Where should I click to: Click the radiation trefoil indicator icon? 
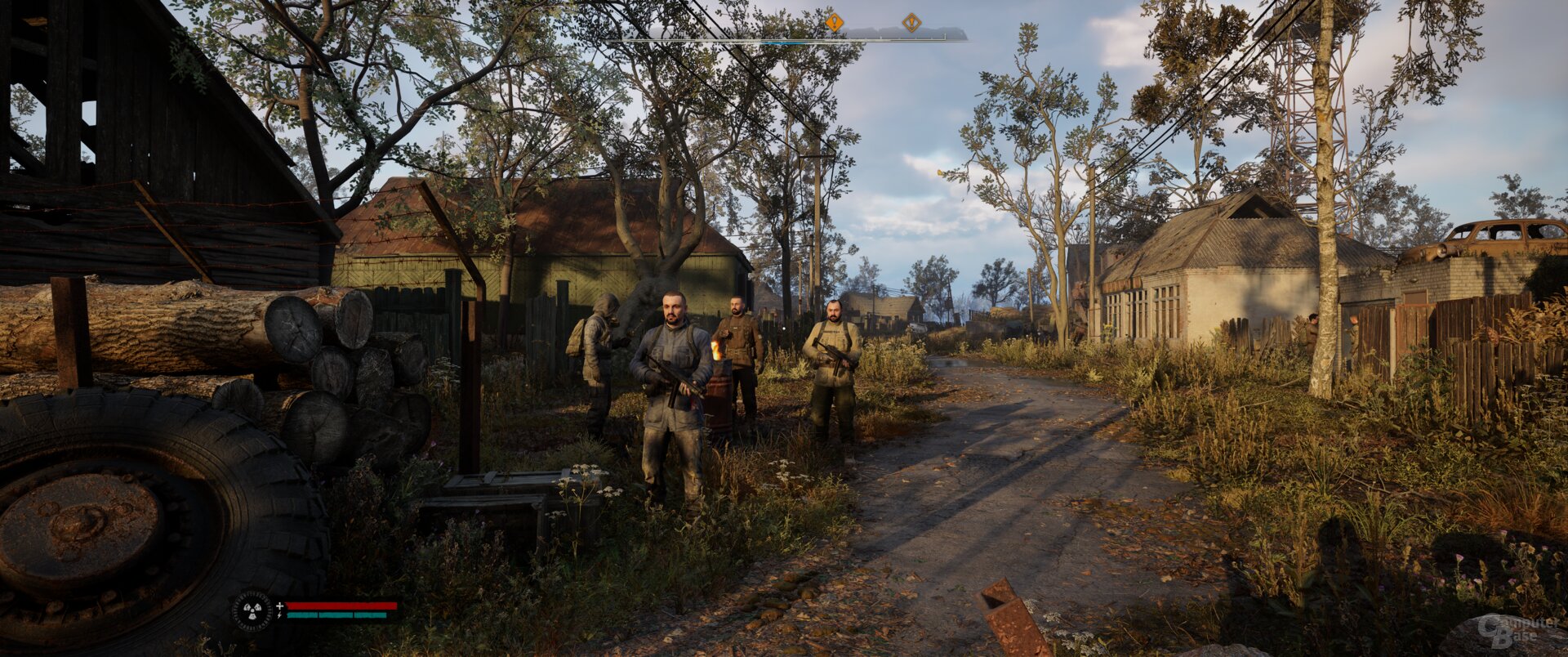tap(252, 610)
